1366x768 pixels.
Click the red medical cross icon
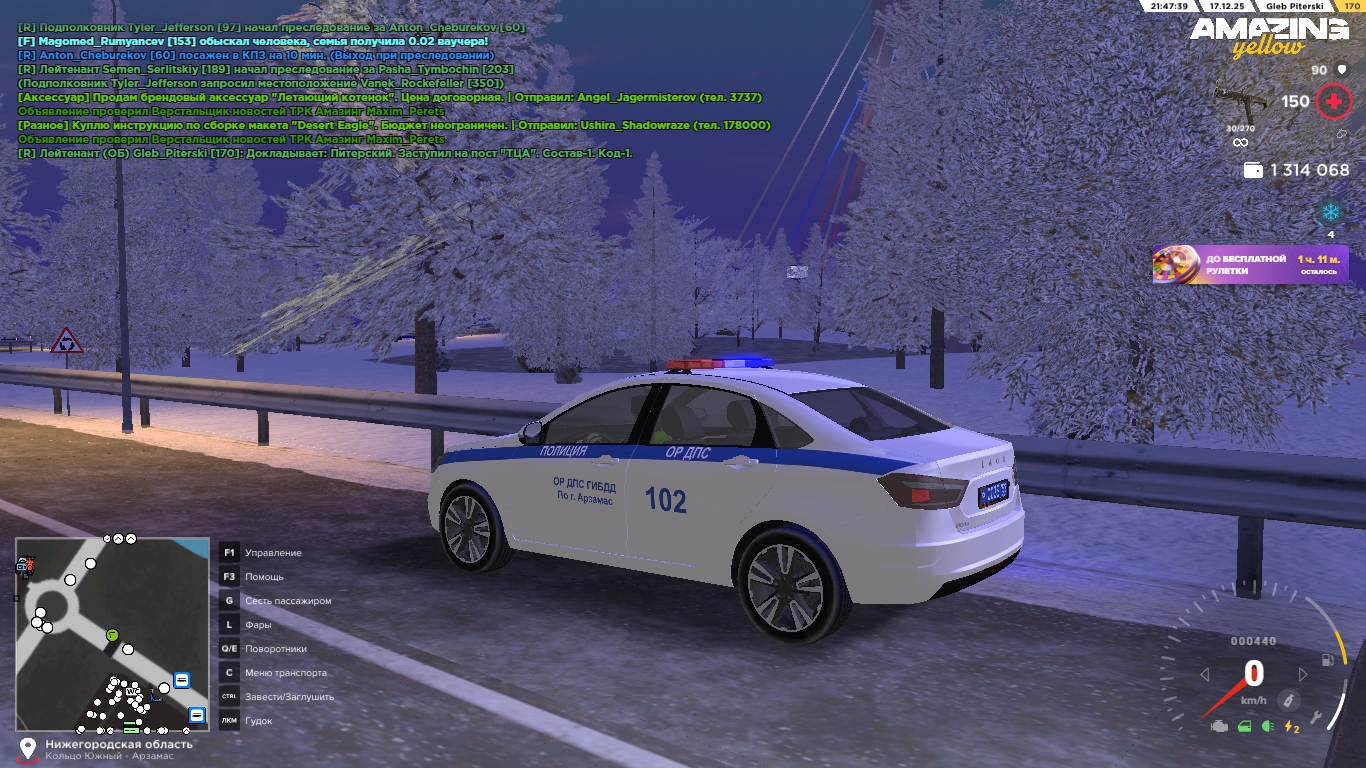(1332, 101)
